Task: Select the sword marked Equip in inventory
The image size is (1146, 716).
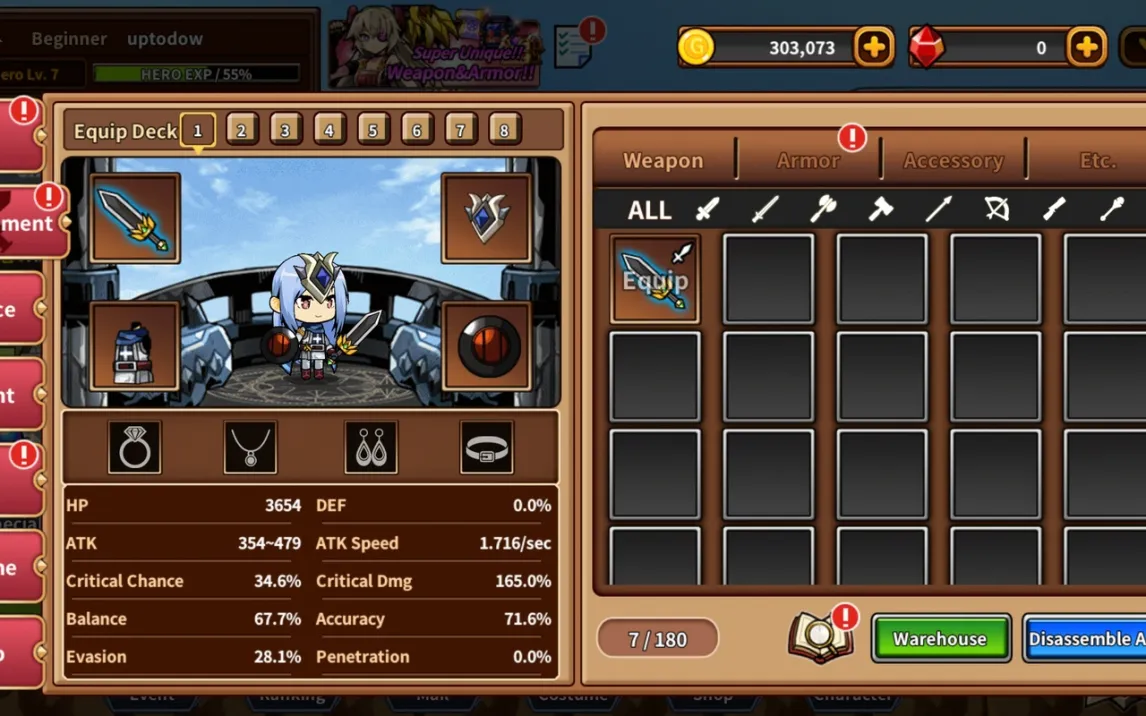Action: [655, 279]
